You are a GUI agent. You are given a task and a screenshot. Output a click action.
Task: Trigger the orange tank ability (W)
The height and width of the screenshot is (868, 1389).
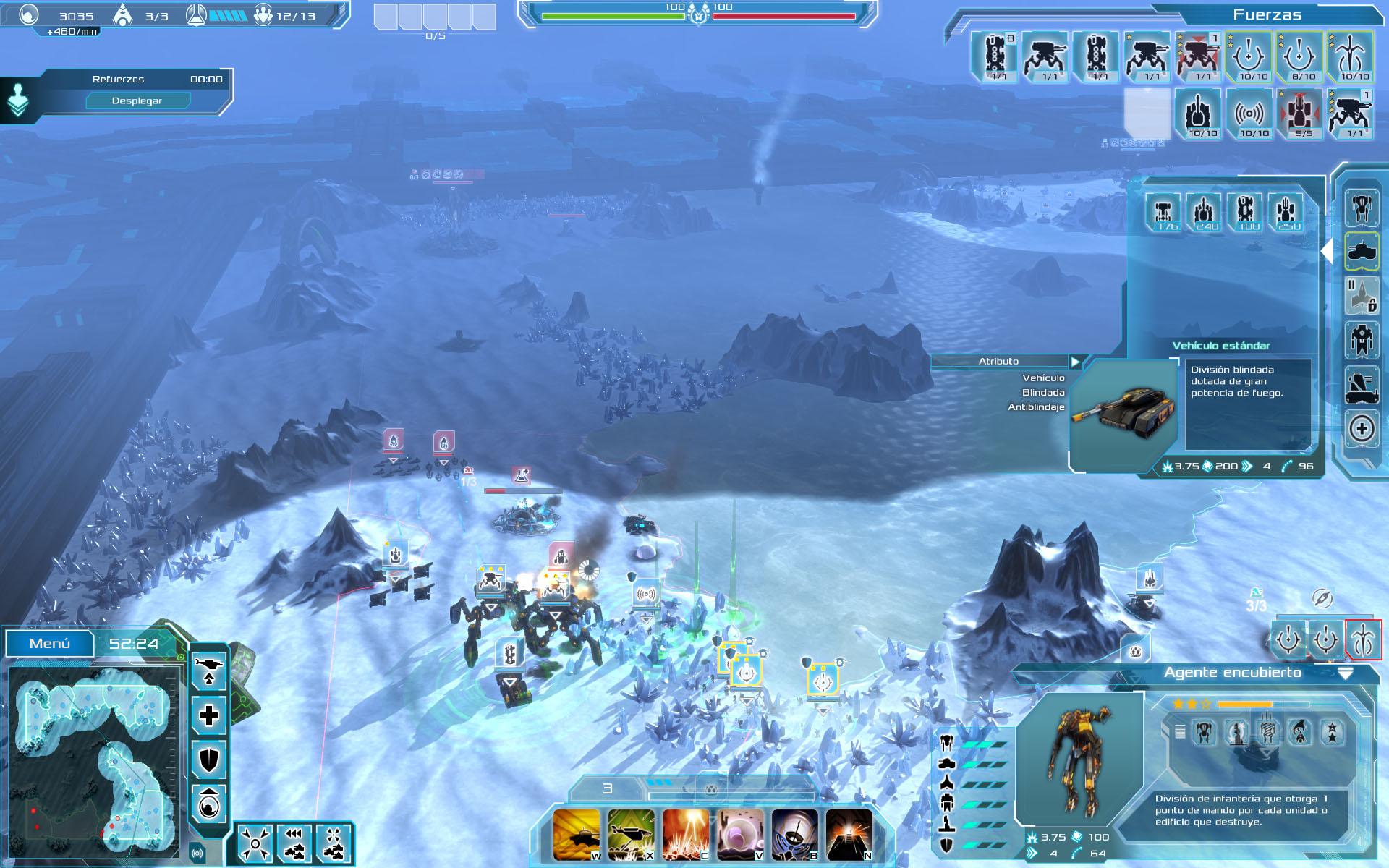[x=577, y=835]
